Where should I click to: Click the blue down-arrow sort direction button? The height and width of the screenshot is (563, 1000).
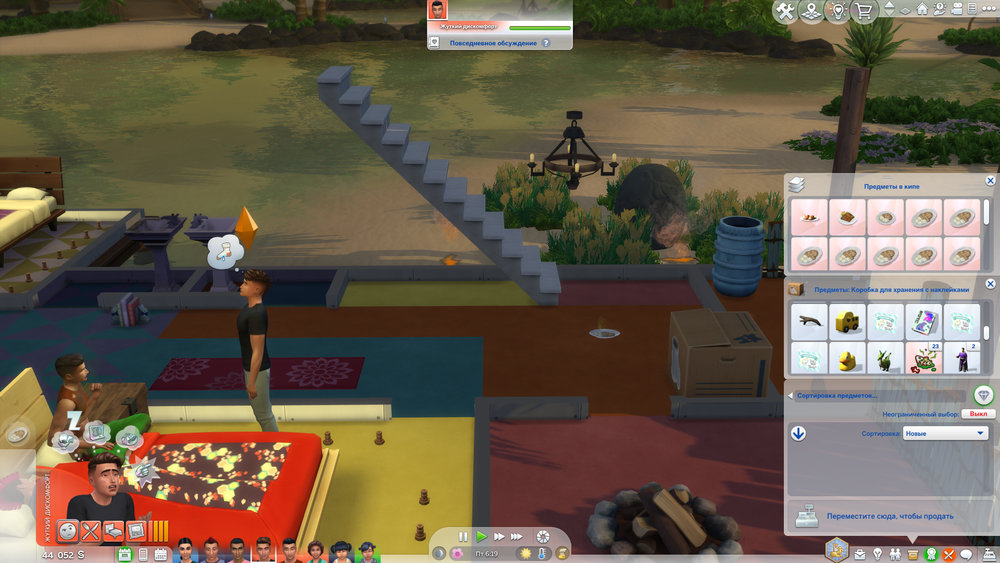(x=798, y=433)
